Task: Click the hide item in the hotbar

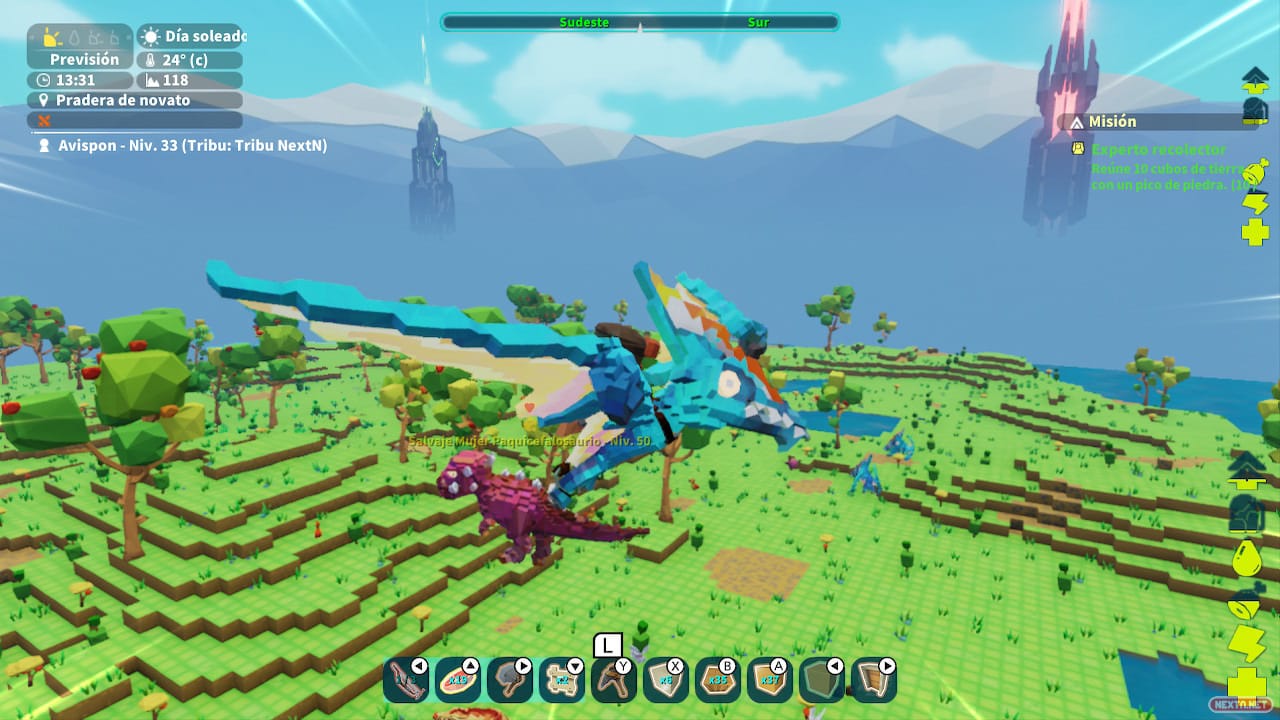Action: (822, 680)
